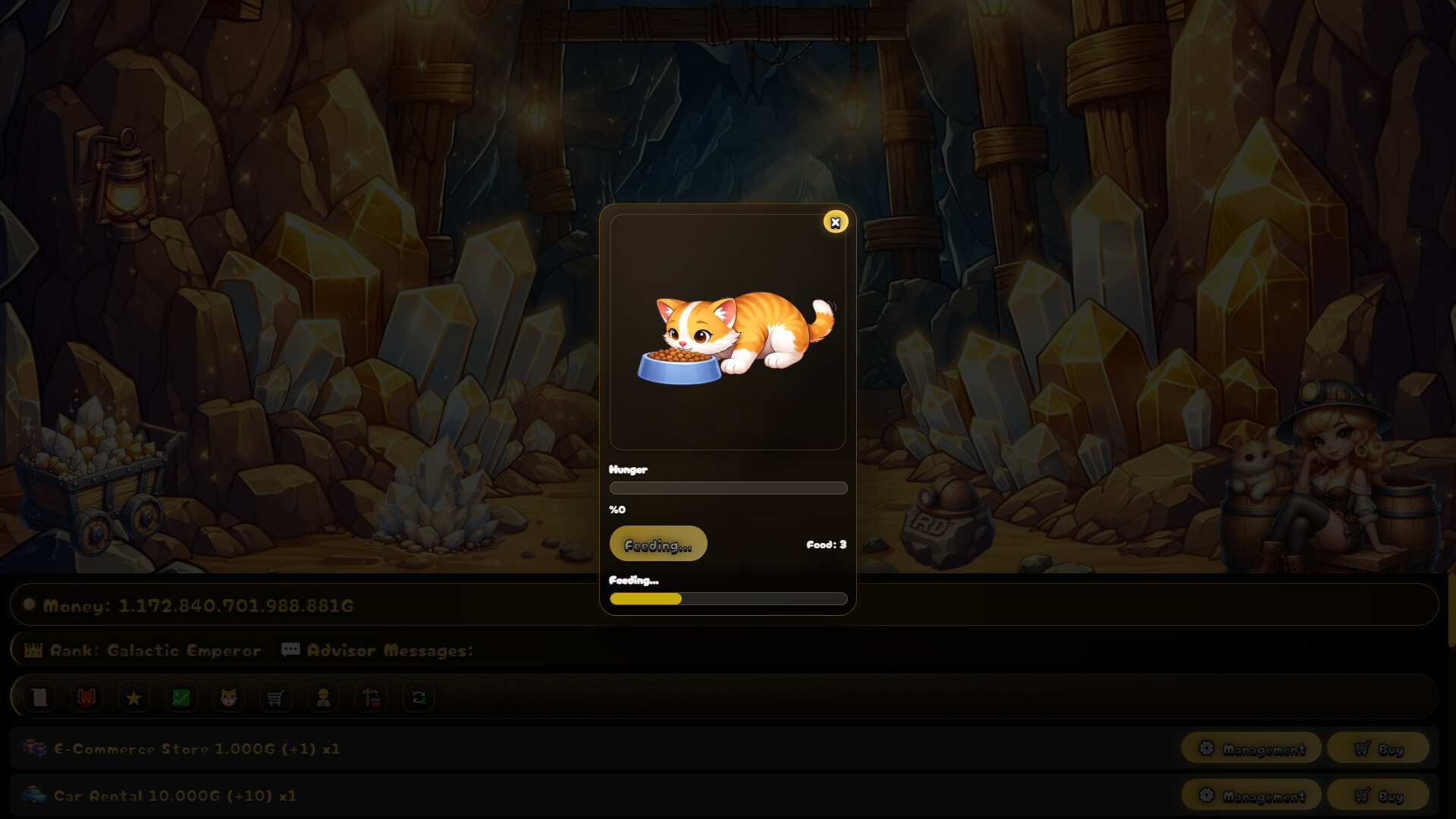Viewport: 1456px width, 819px height.
Task: Open the construction crane panel
Action: point(371,697)
